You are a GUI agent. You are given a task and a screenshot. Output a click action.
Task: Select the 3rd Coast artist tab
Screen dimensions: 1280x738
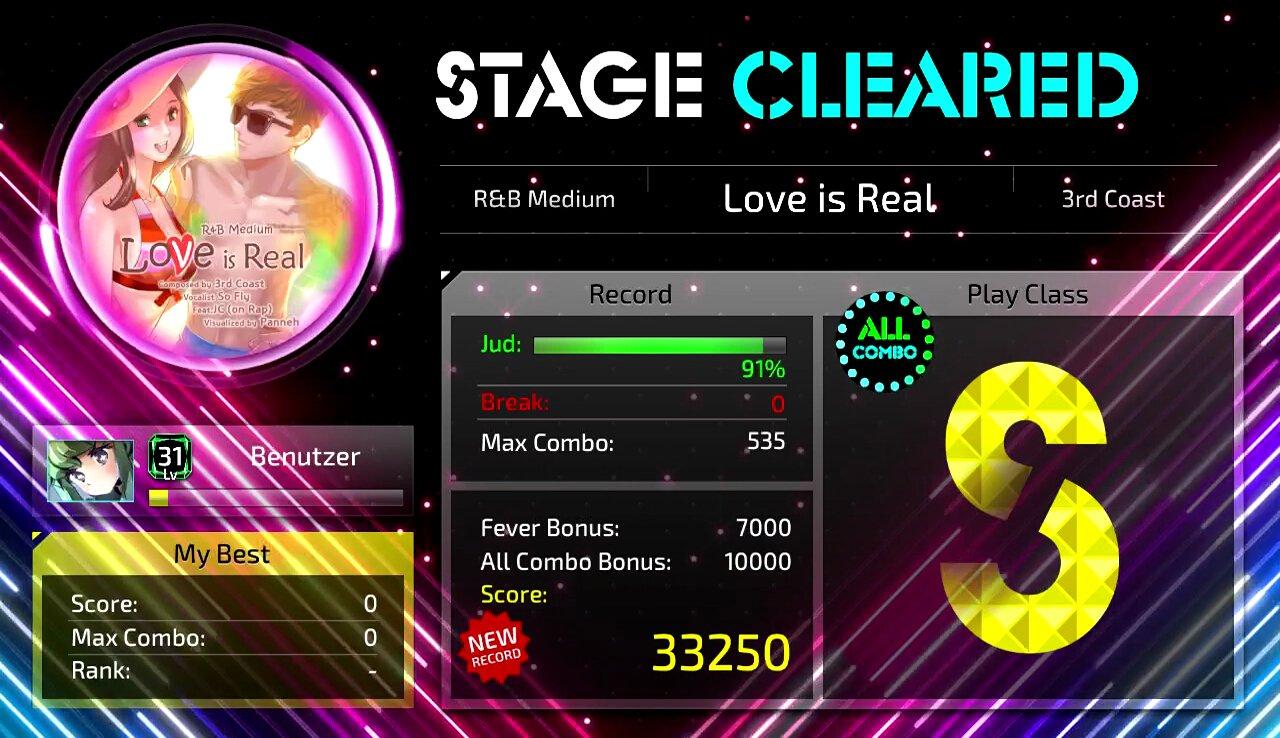1110,199
